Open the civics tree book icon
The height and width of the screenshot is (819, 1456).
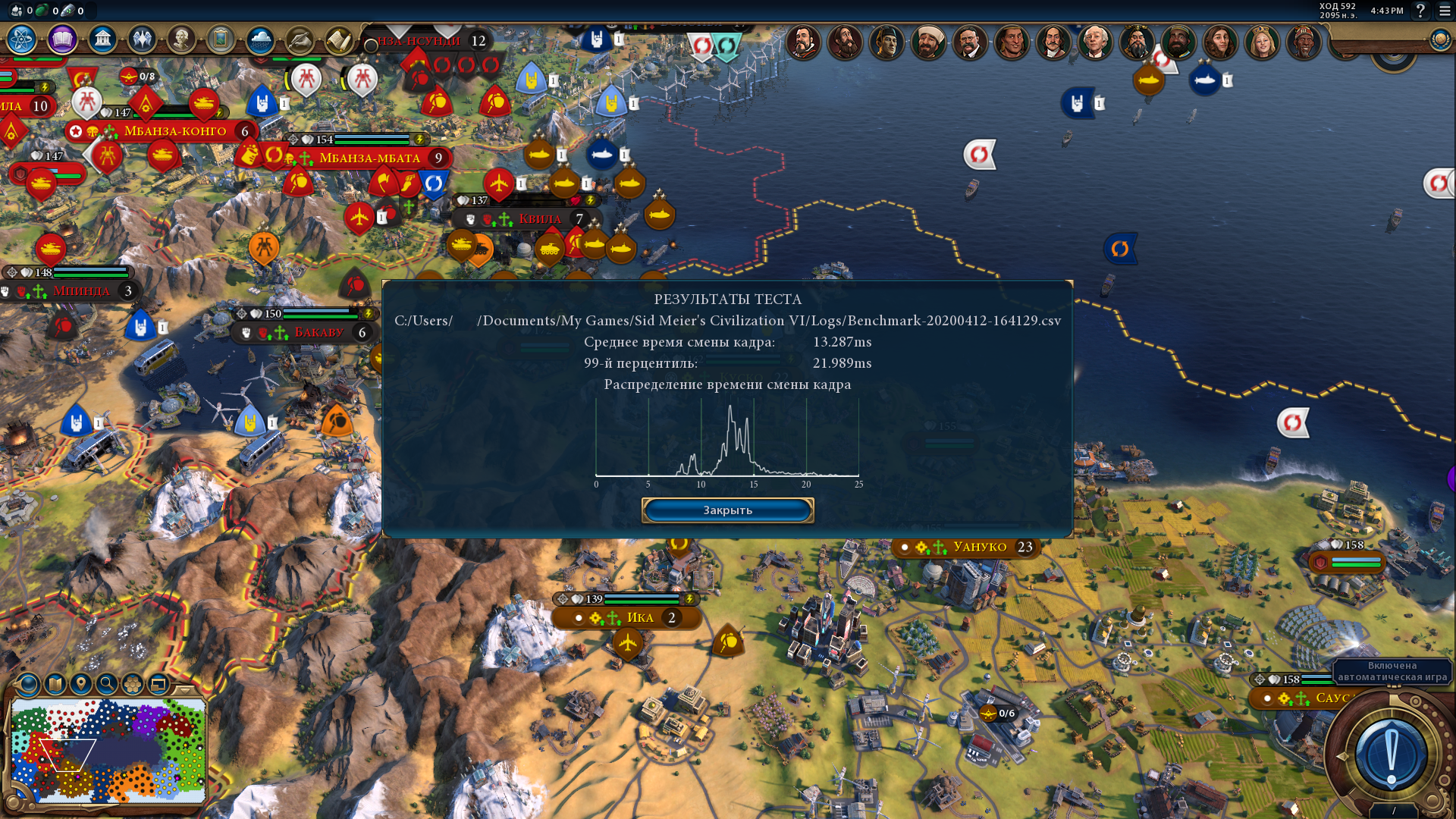point(62,39)
